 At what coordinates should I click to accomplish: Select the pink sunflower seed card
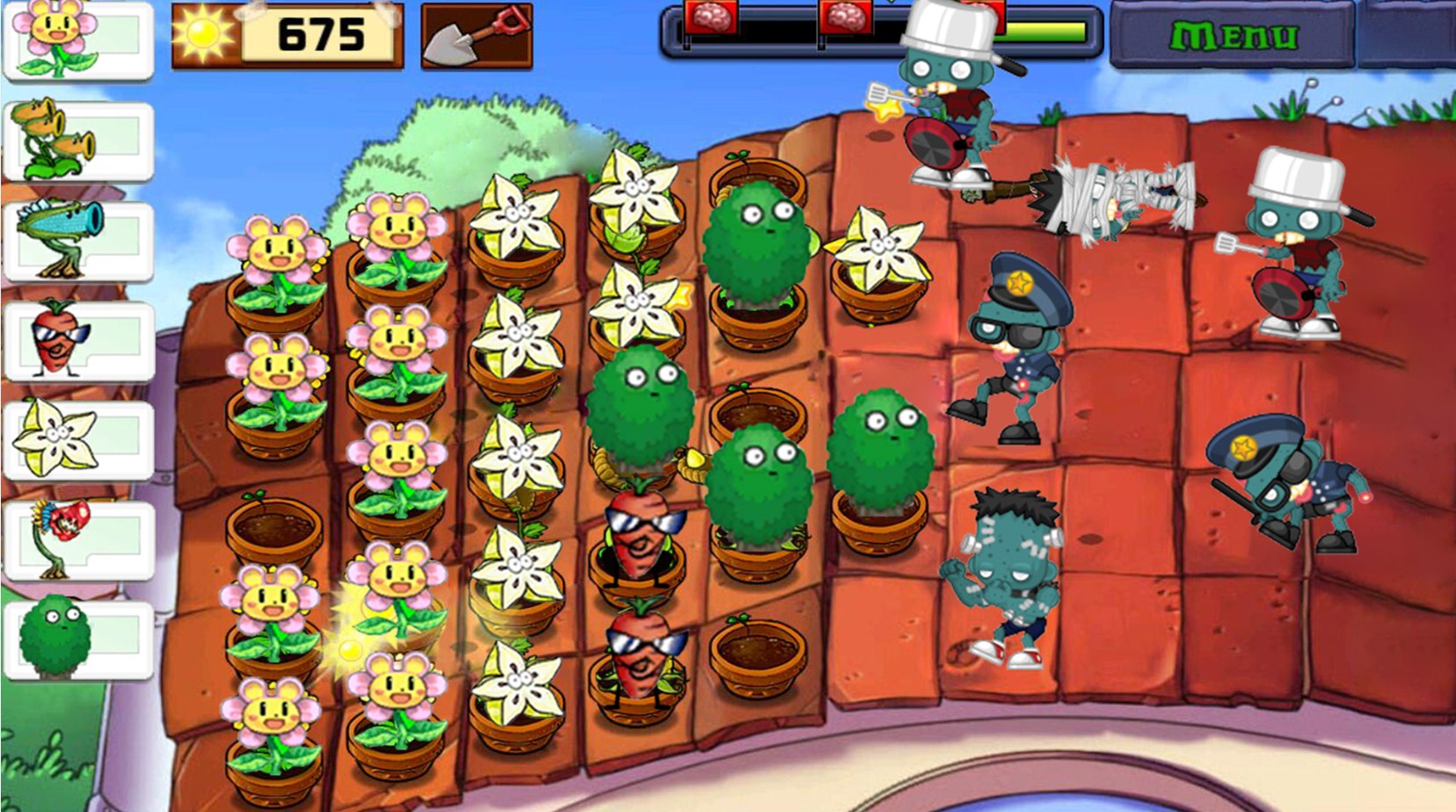click(x=77, y=40)
